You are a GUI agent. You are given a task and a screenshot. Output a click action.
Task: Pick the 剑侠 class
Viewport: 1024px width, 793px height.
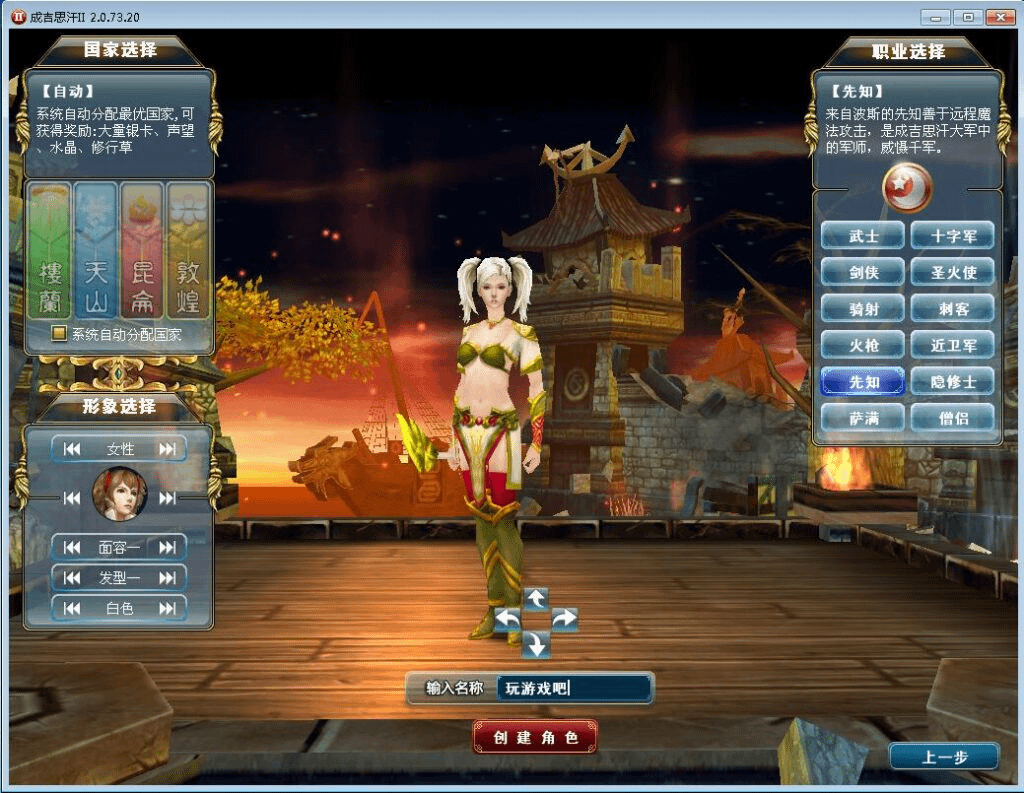(x=863, y=272)
